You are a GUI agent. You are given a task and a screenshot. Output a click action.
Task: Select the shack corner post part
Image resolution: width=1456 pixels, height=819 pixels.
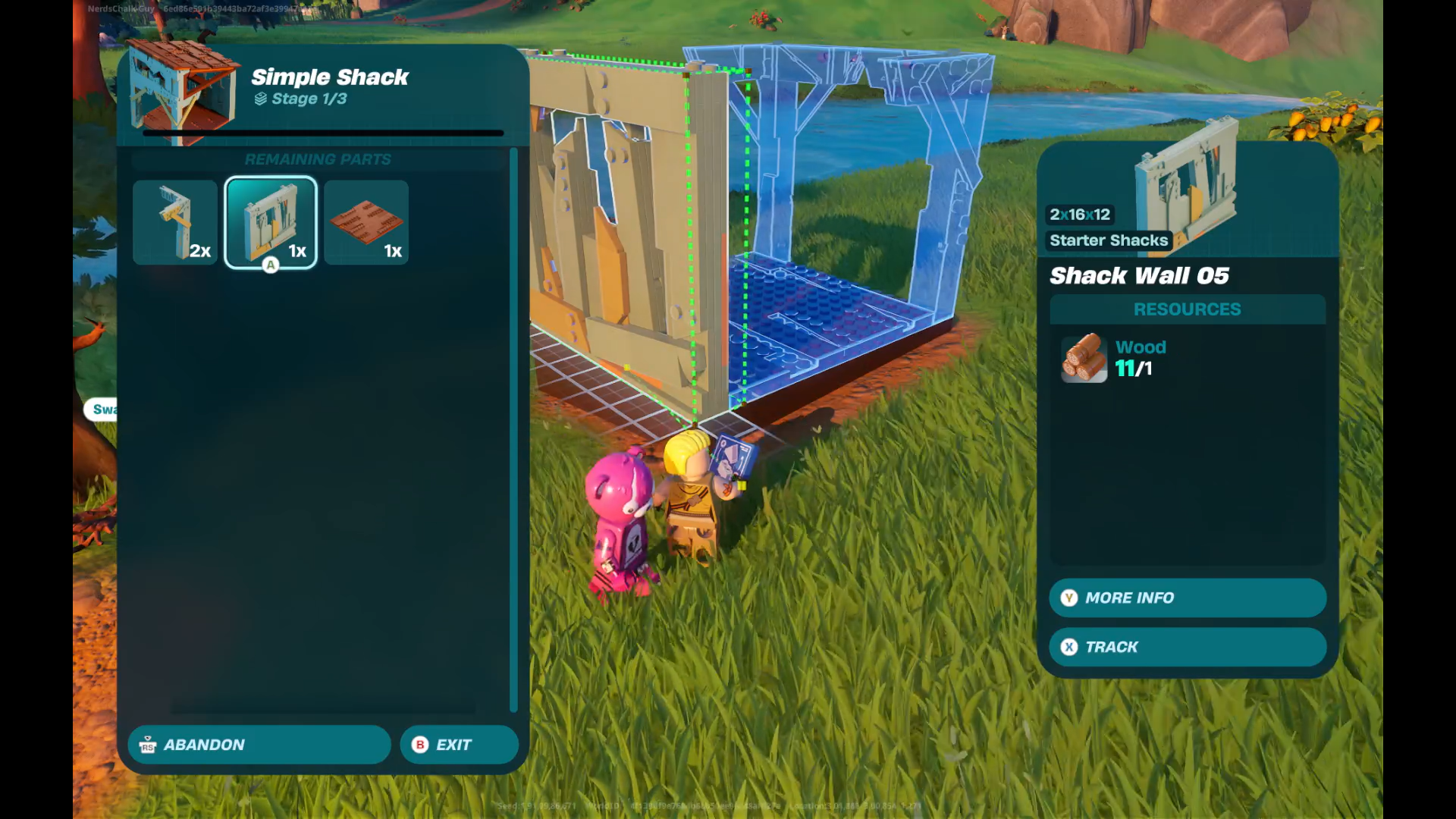point(175,222)
